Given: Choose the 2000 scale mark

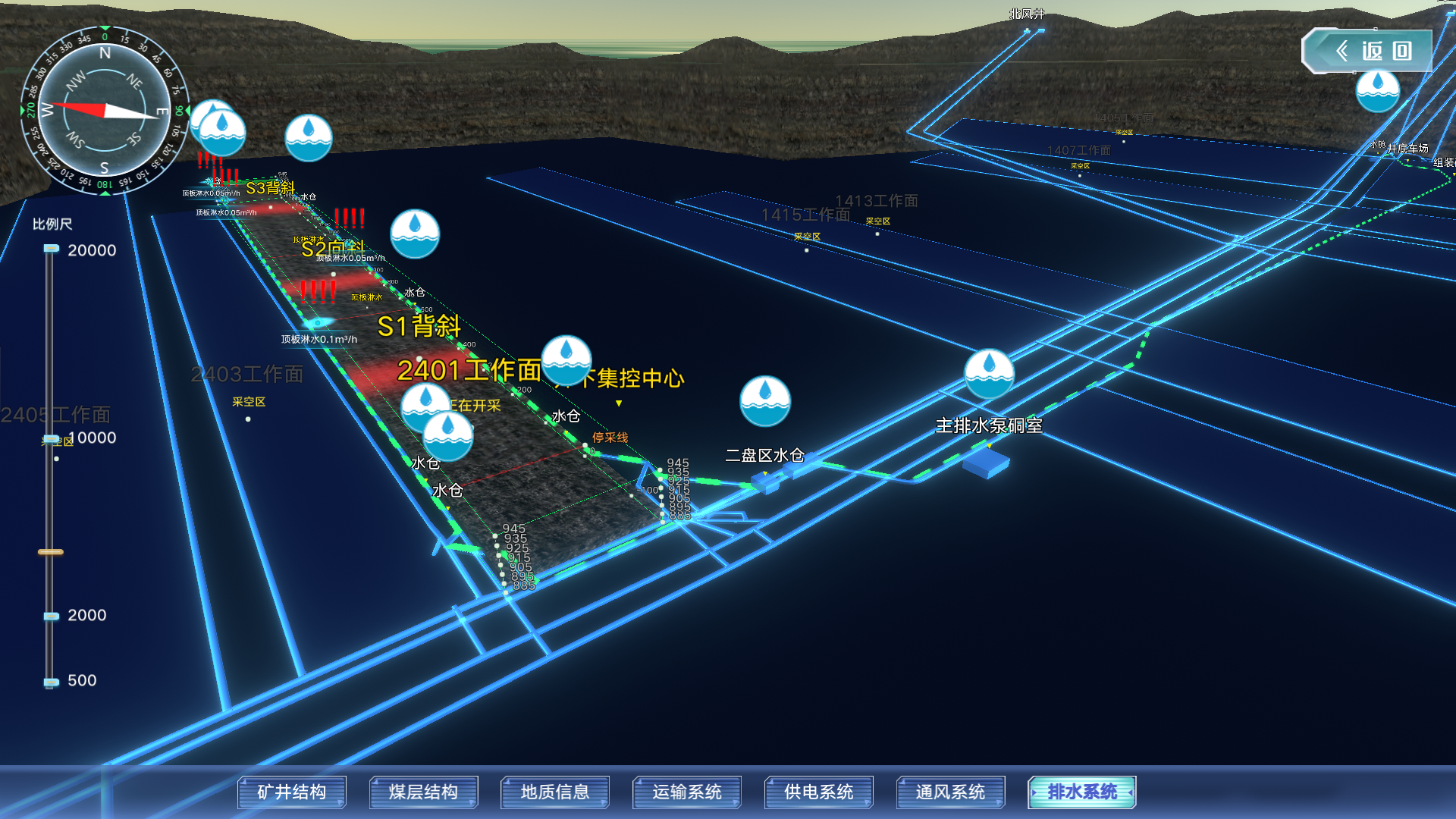Looking at the screenshot, I should [x=52, y=616].
